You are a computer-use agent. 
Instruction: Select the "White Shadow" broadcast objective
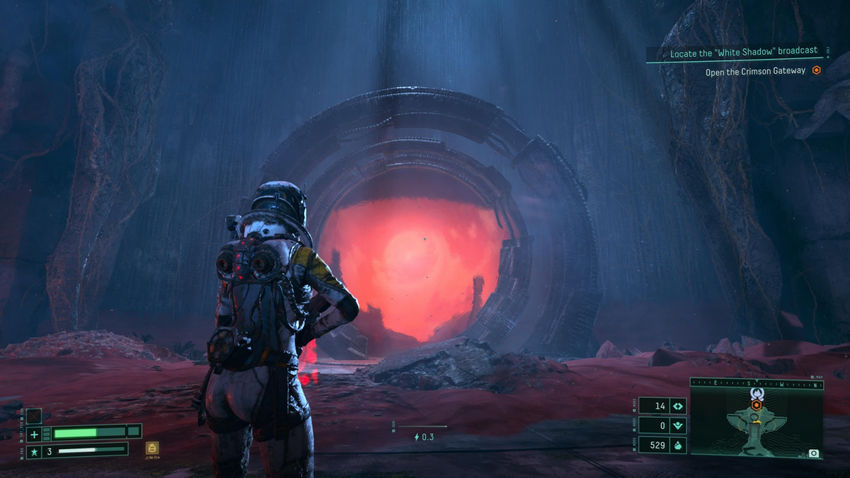pos(747,51)
